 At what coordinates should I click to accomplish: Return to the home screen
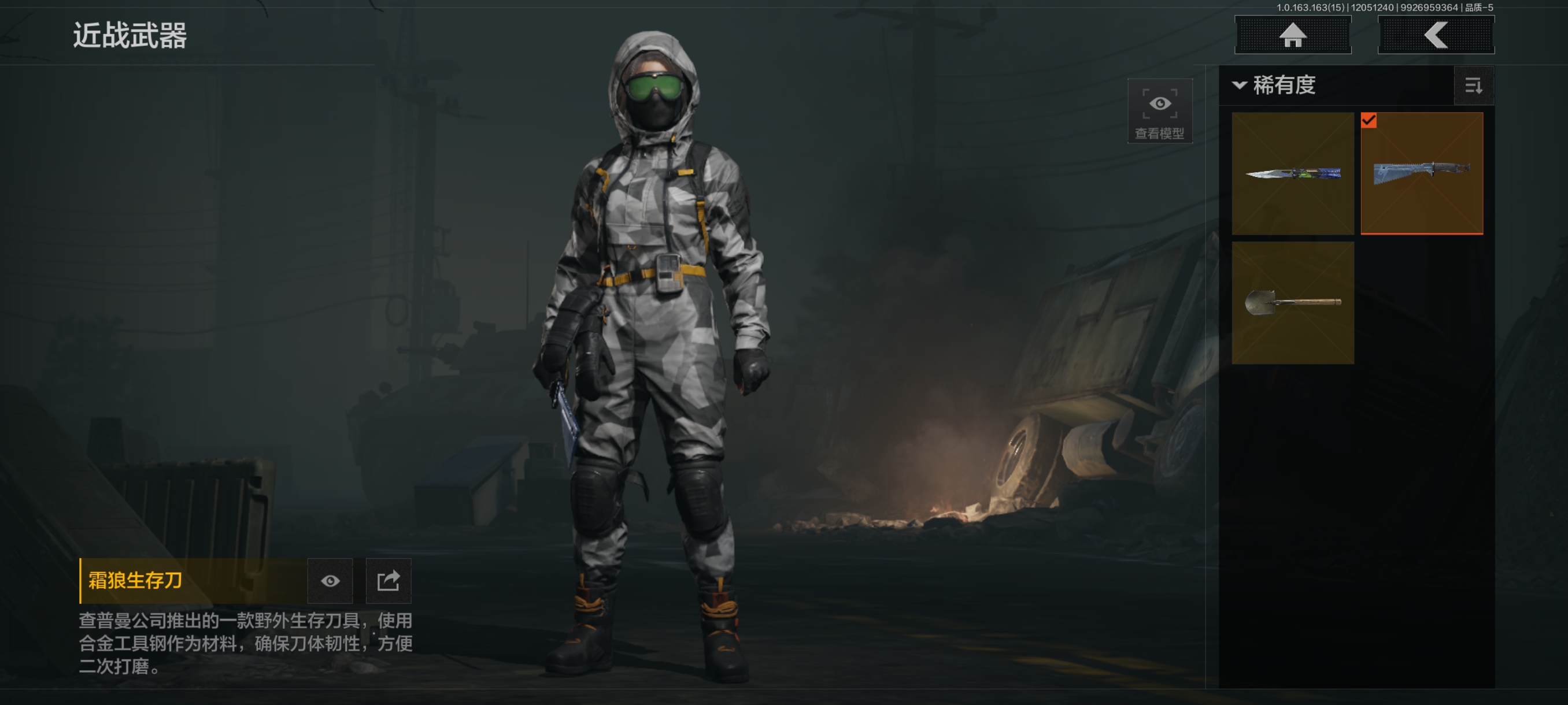1292,35
